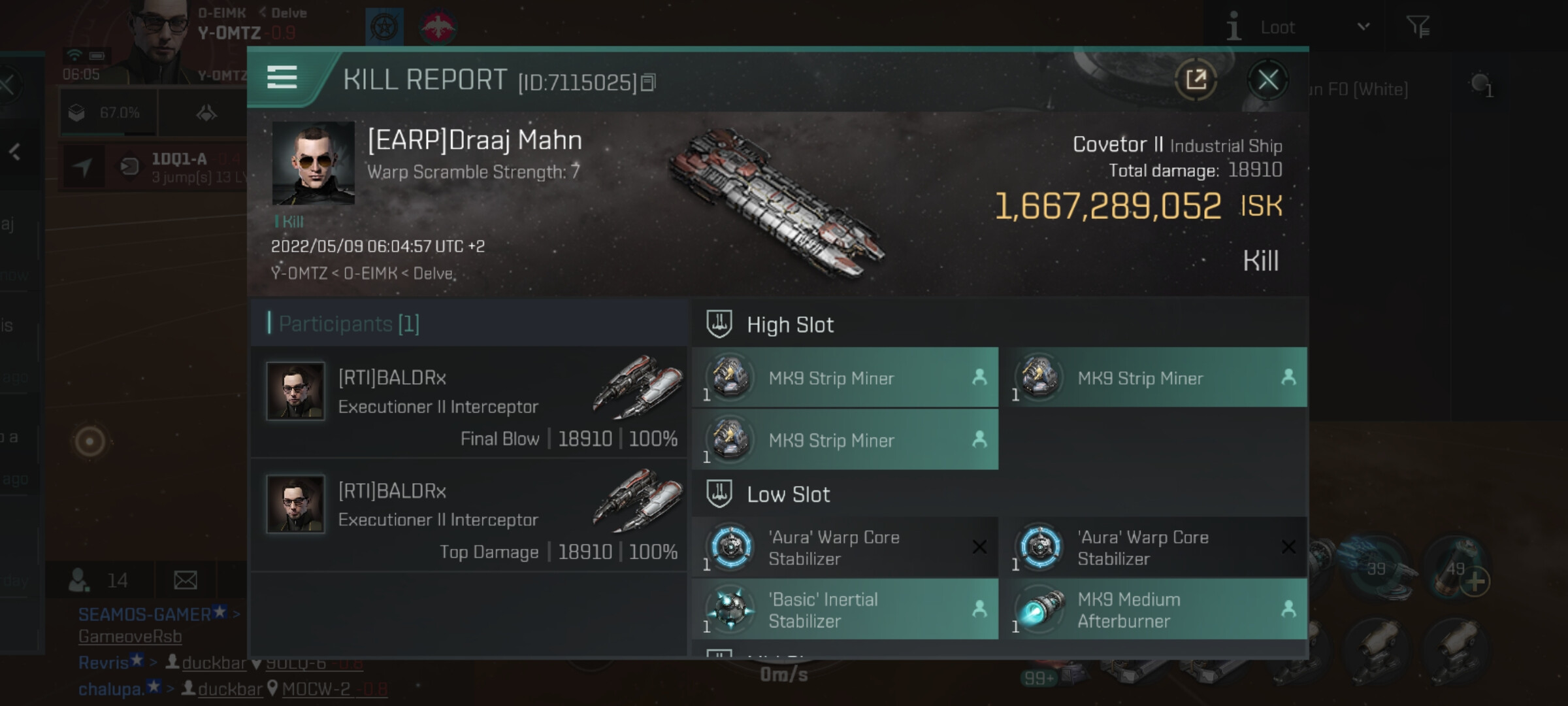Open the SEAMOS-GAMER chat name
Viewport: 1568px width, 706px height.
(x=145, y=614)
